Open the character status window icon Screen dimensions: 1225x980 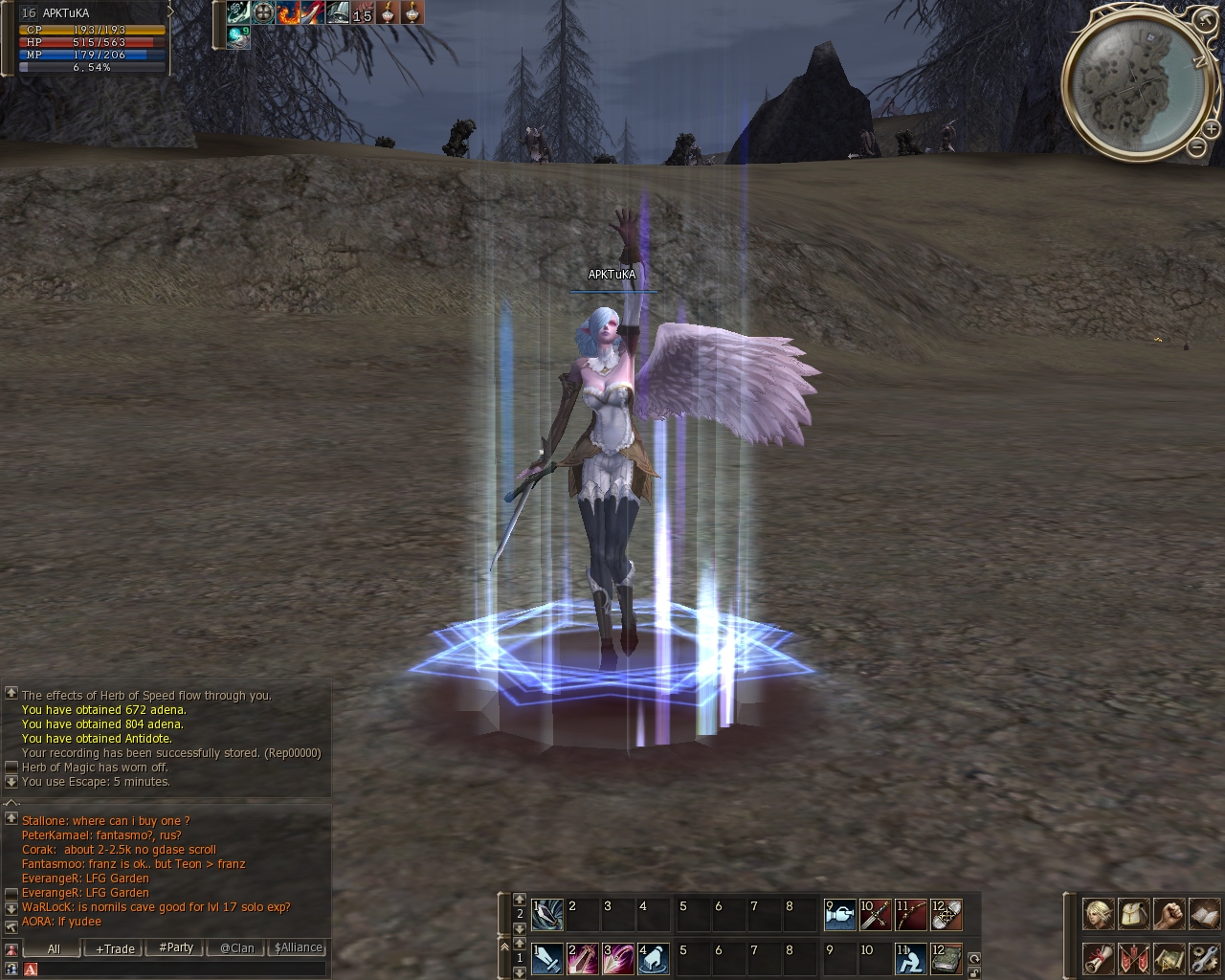pyautogui.click(x=1099, y=914)
